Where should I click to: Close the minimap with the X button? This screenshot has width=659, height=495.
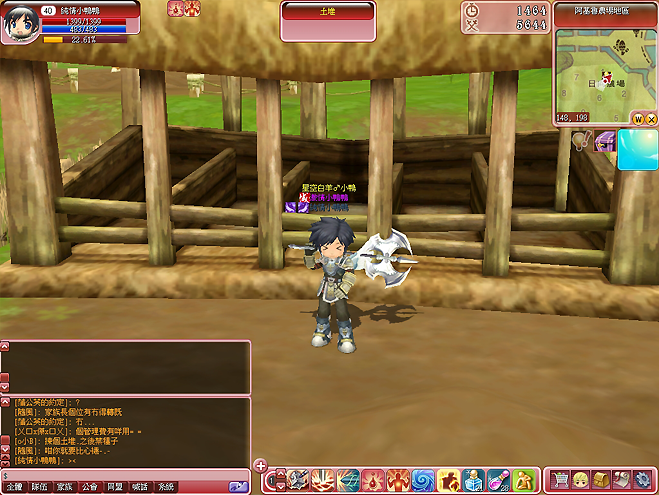(650, 118)
